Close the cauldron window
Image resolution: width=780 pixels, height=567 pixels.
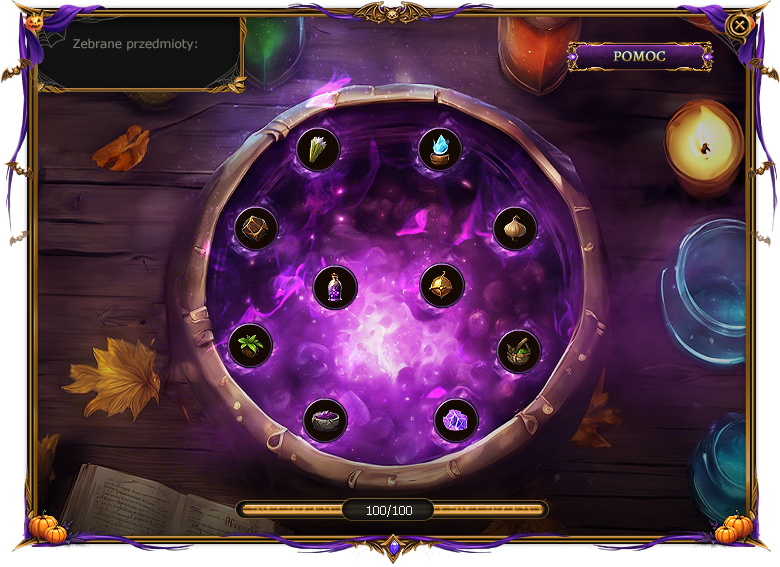(739, 25)
